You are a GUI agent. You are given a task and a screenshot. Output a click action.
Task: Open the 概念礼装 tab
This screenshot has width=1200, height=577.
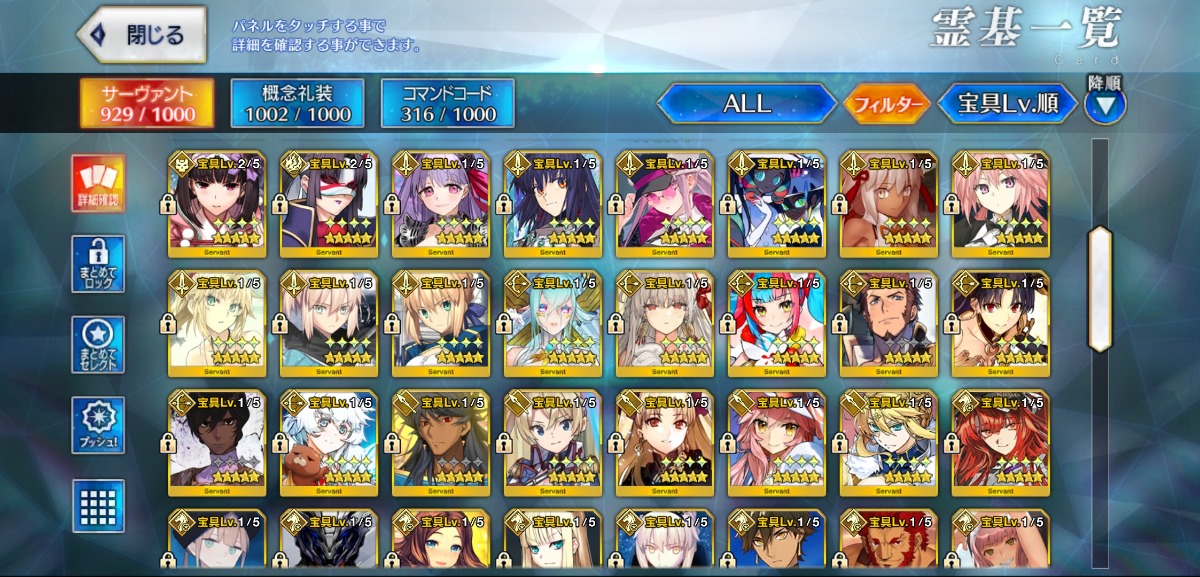pyautogui.click(x=297, y=104)
